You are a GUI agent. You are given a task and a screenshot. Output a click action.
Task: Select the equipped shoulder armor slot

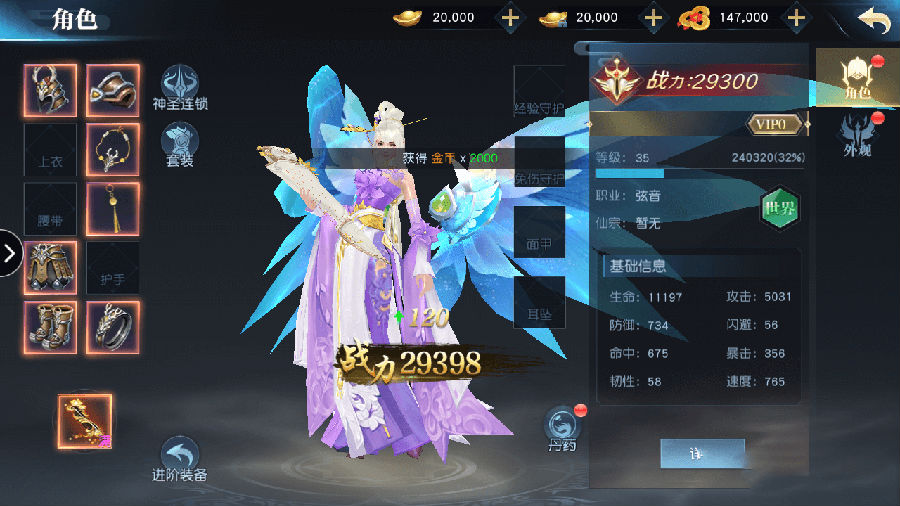[x=113, y=90]
